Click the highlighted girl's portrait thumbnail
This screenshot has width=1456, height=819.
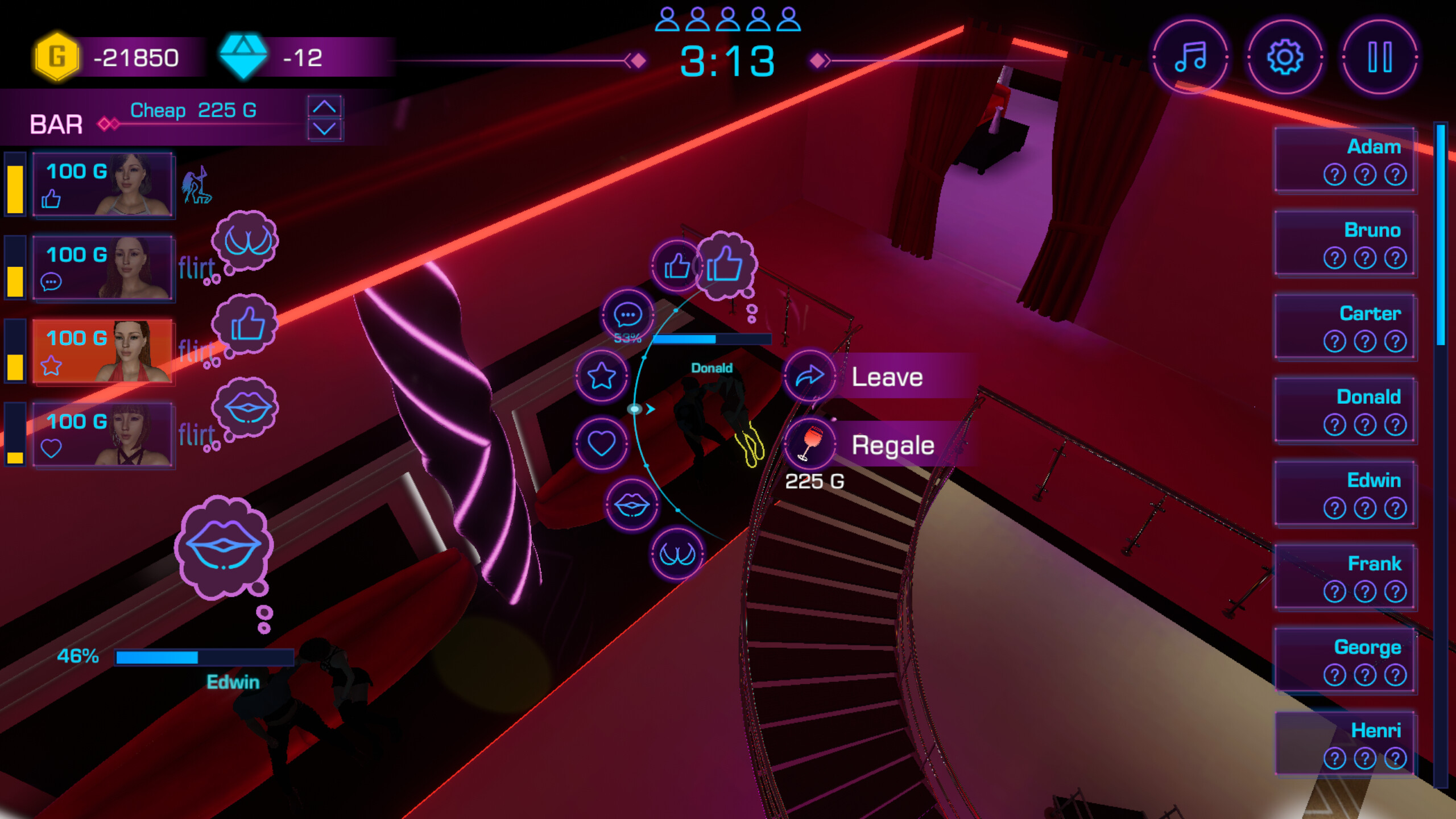[132, 351]
